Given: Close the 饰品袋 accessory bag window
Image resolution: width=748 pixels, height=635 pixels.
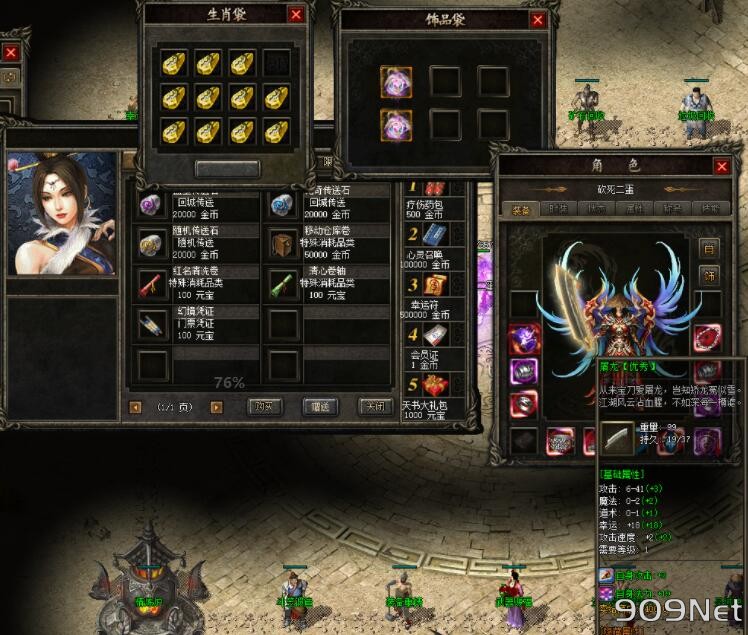Looking at the screenshot, I should point(538,20).
